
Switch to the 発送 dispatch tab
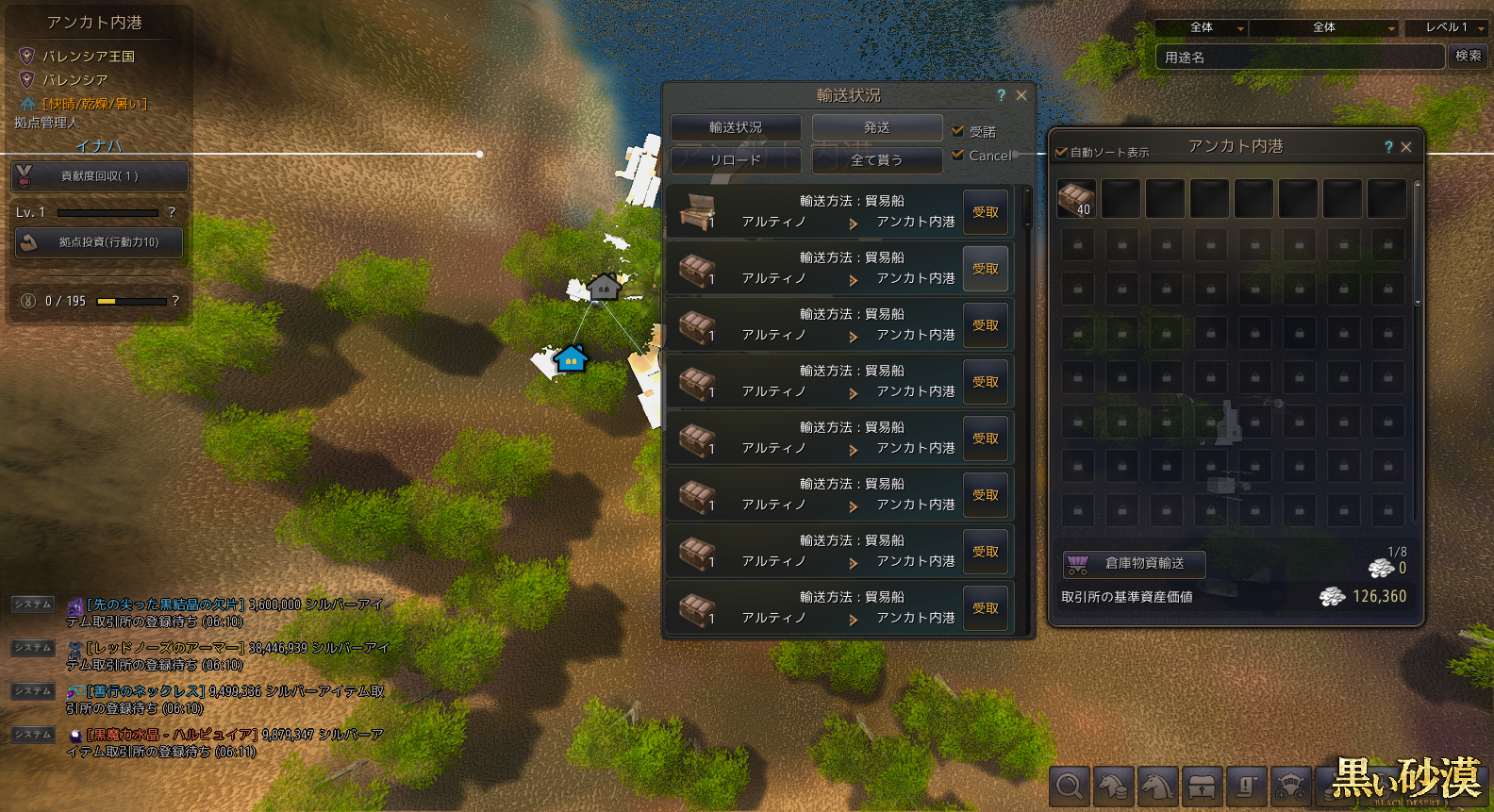pyautogui.click(x=877, y=127)
